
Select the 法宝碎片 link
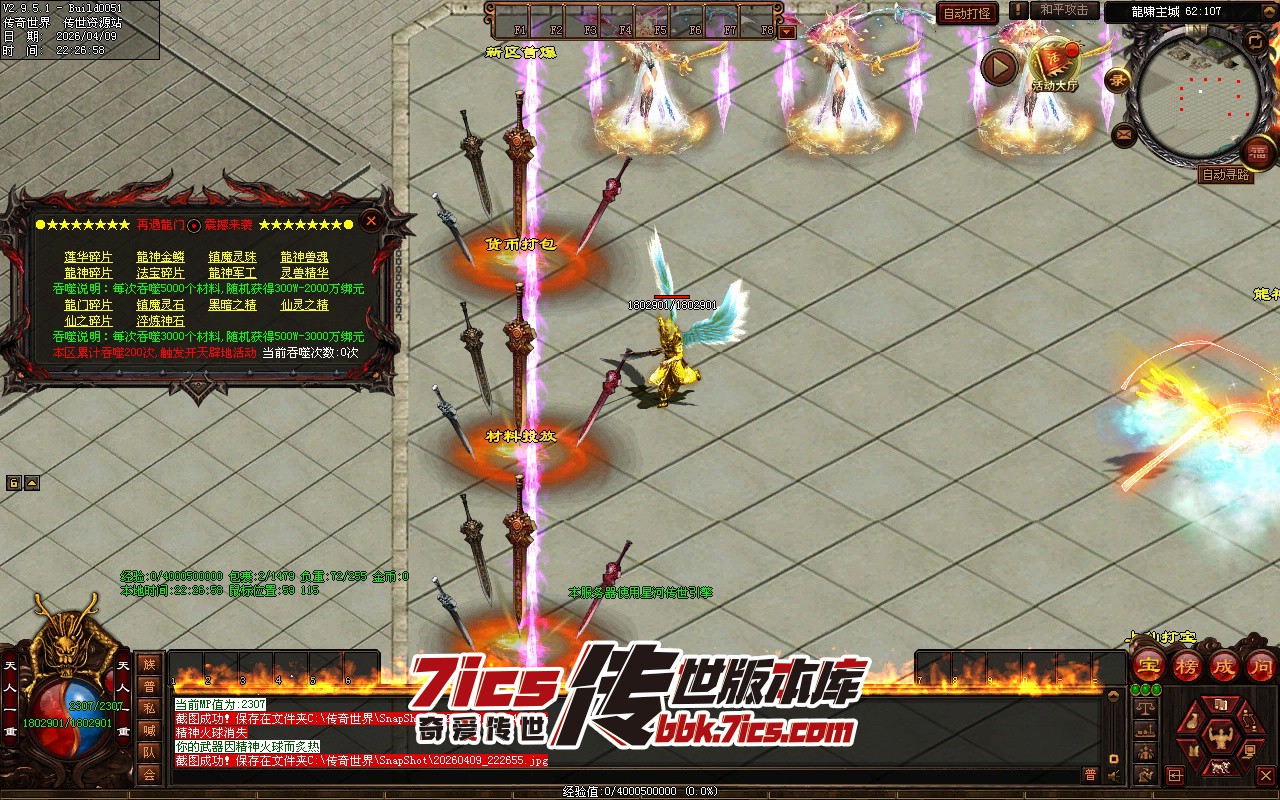pyautogui.click(x=160, y=273)
